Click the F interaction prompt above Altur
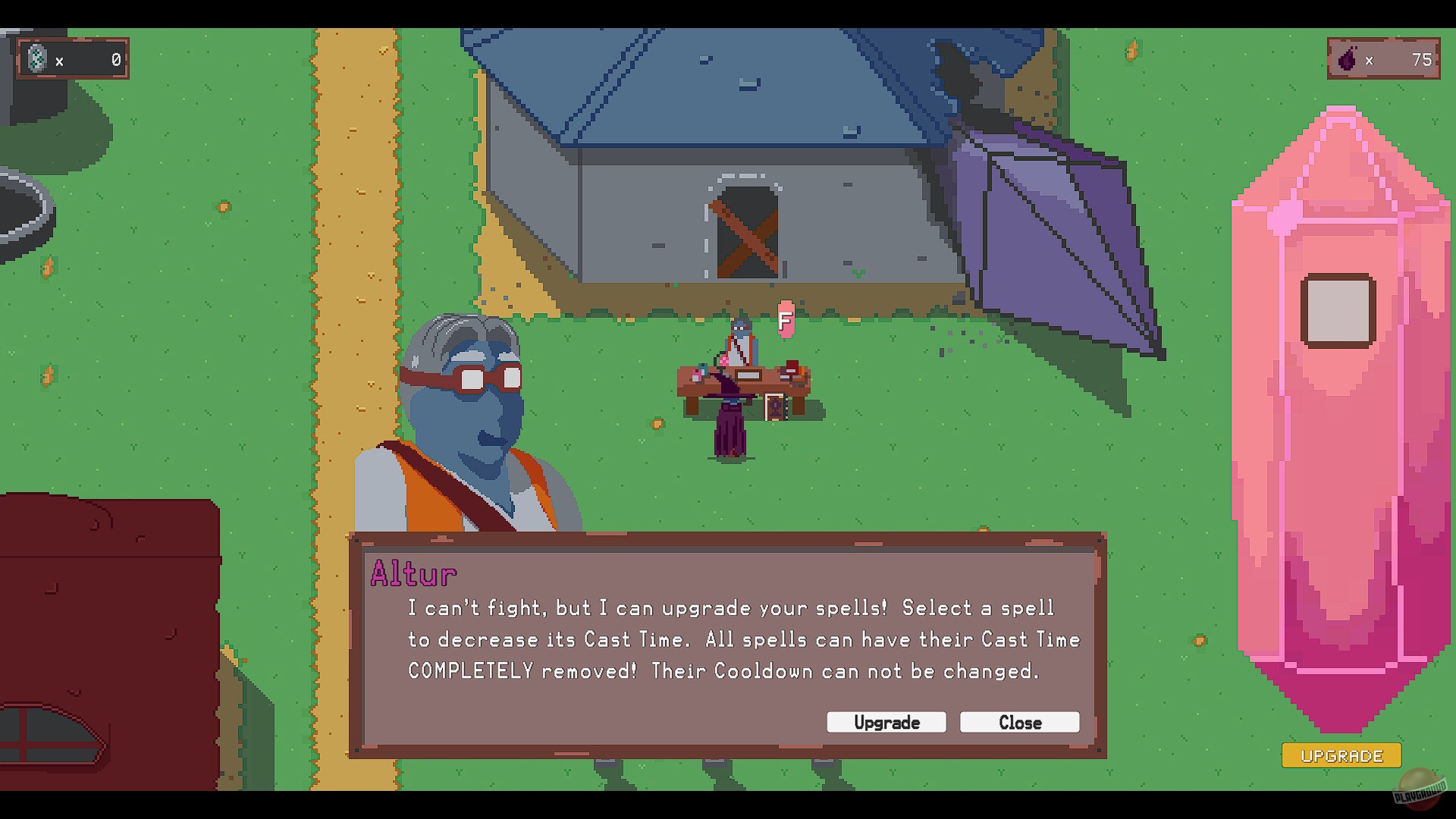This screenshot has width=1456, height=819. click(785, 320)
